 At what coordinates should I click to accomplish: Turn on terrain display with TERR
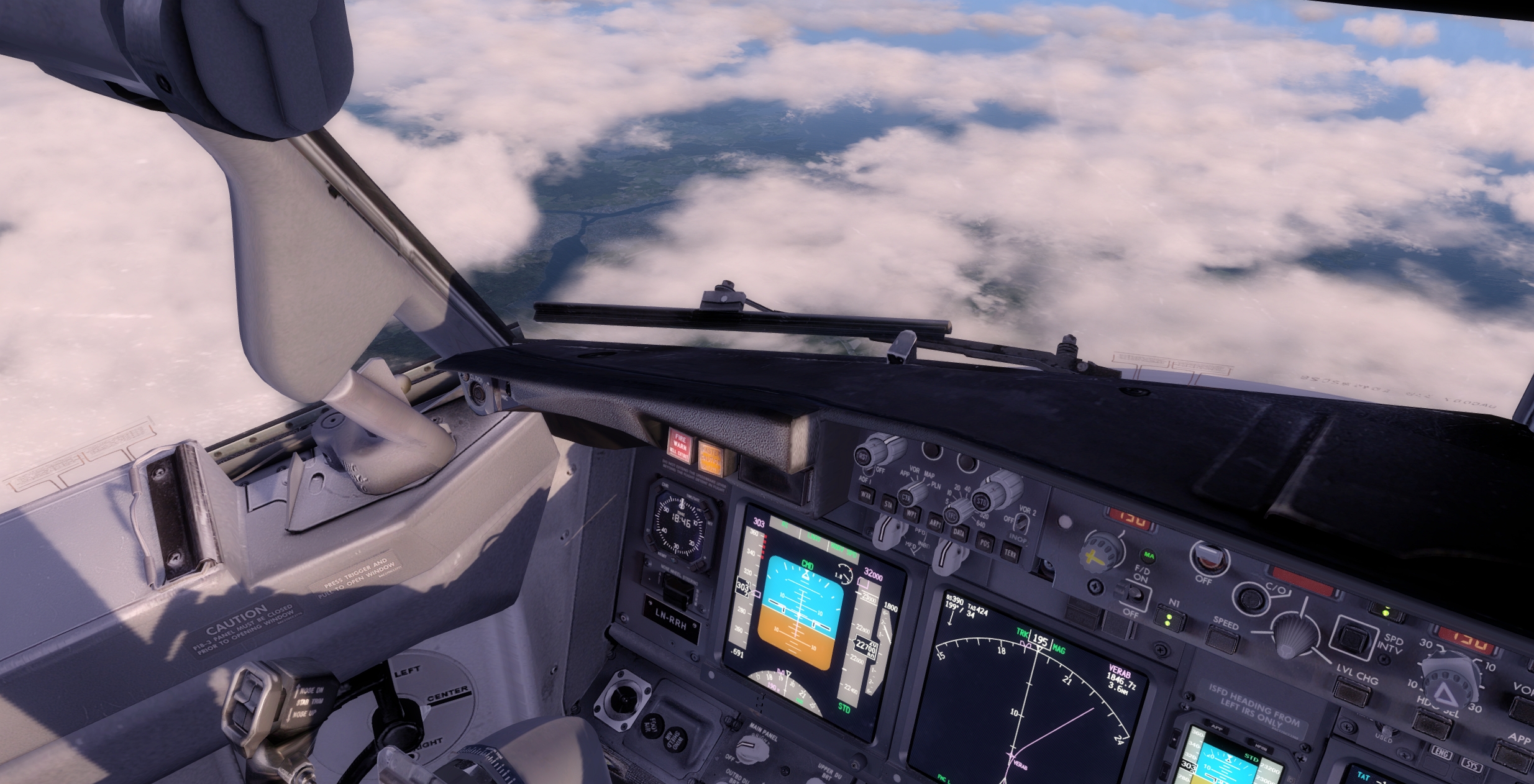pos(1011,552)
